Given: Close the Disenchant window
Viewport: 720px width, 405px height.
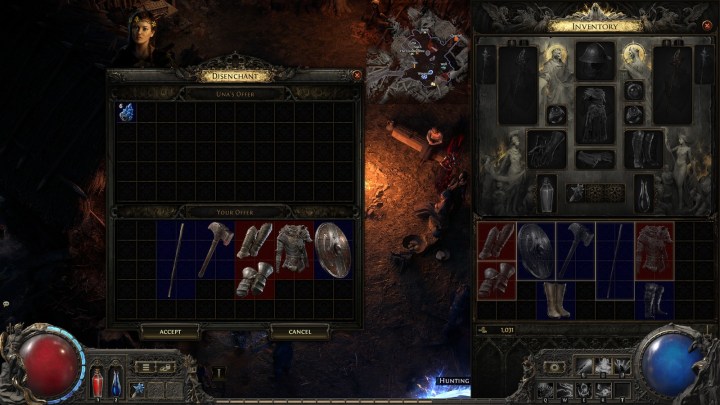Looking at the screenshot, I should [357, 74].
